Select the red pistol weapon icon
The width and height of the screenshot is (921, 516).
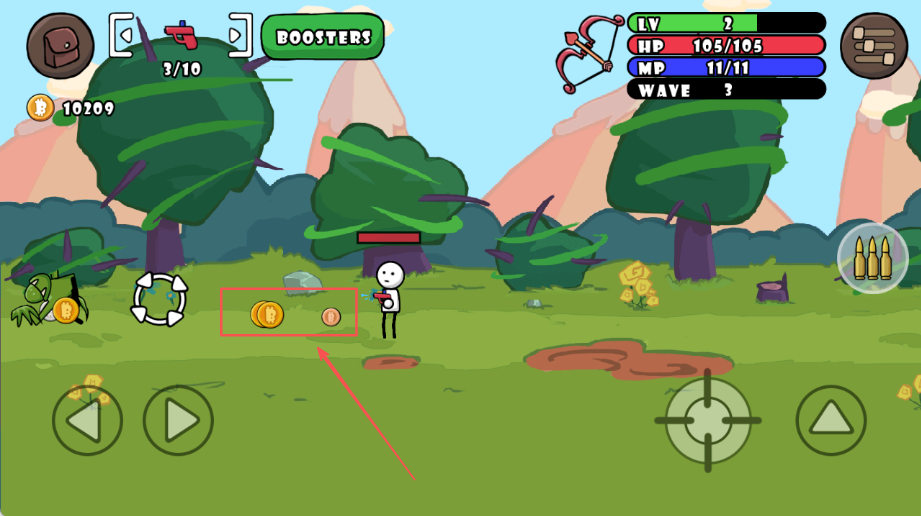[181, 35]
